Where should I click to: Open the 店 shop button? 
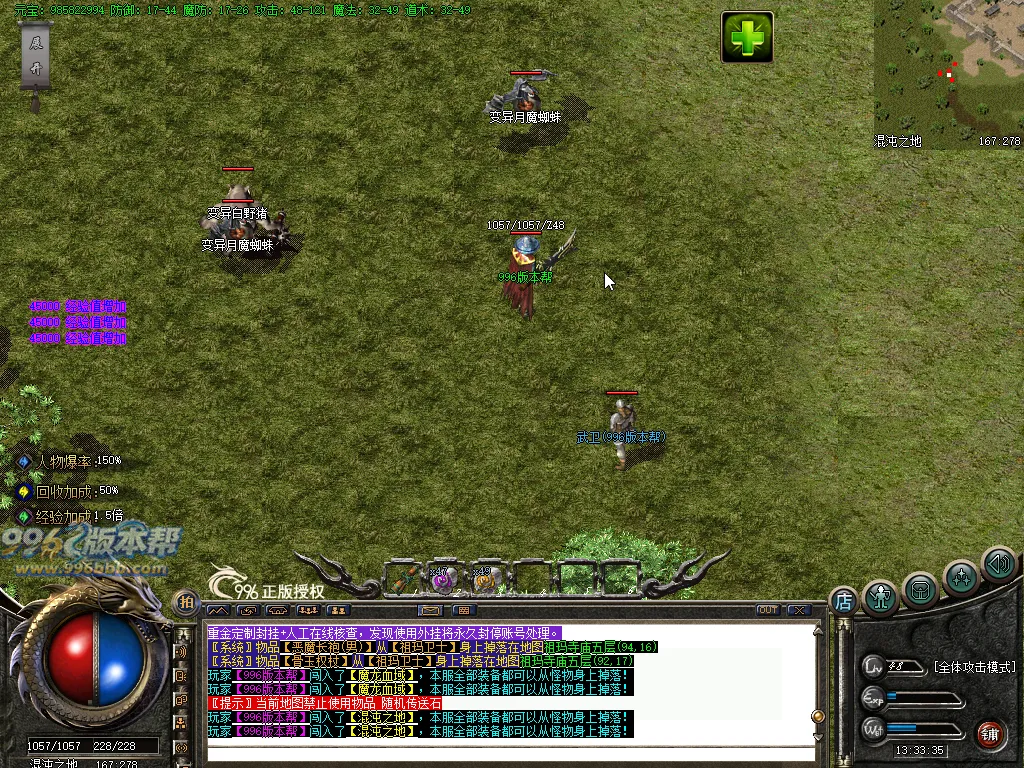pyautogui.click(x=843, y=601)
